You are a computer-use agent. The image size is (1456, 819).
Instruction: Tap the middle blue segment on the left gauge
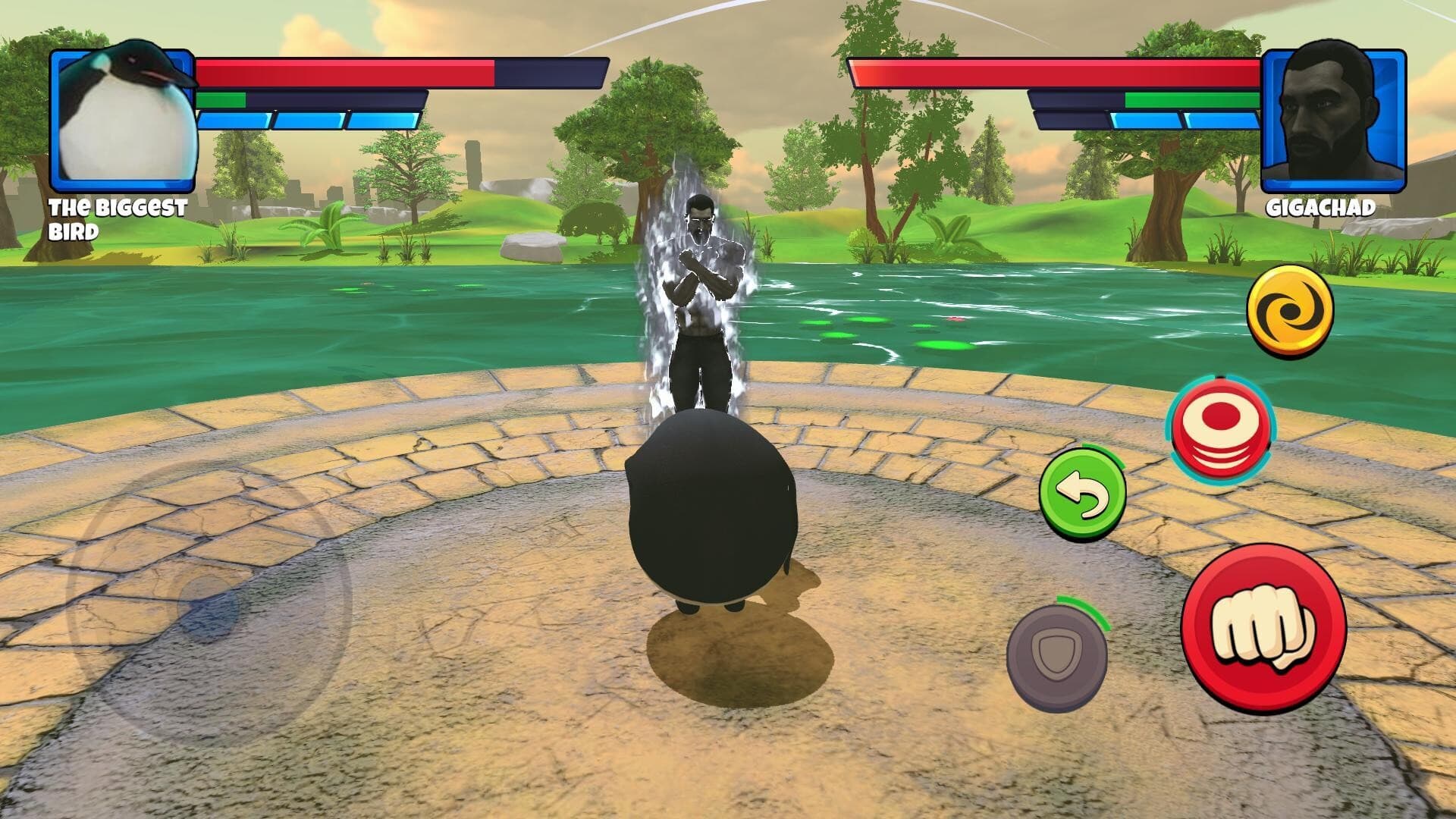coord(311,118)
